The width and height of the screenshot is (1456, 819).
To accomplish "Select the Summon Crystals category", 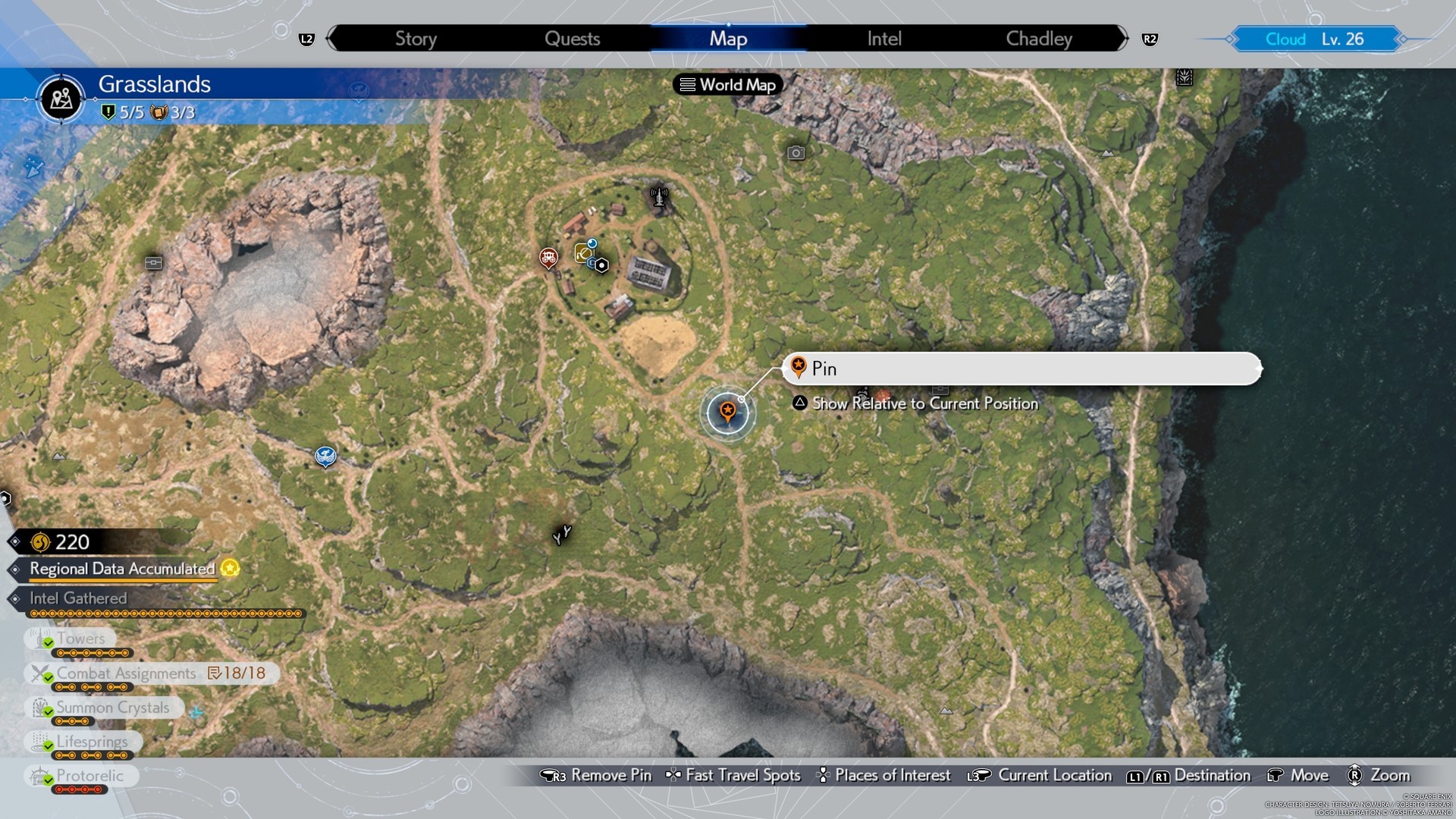I will tap(112, 708).
